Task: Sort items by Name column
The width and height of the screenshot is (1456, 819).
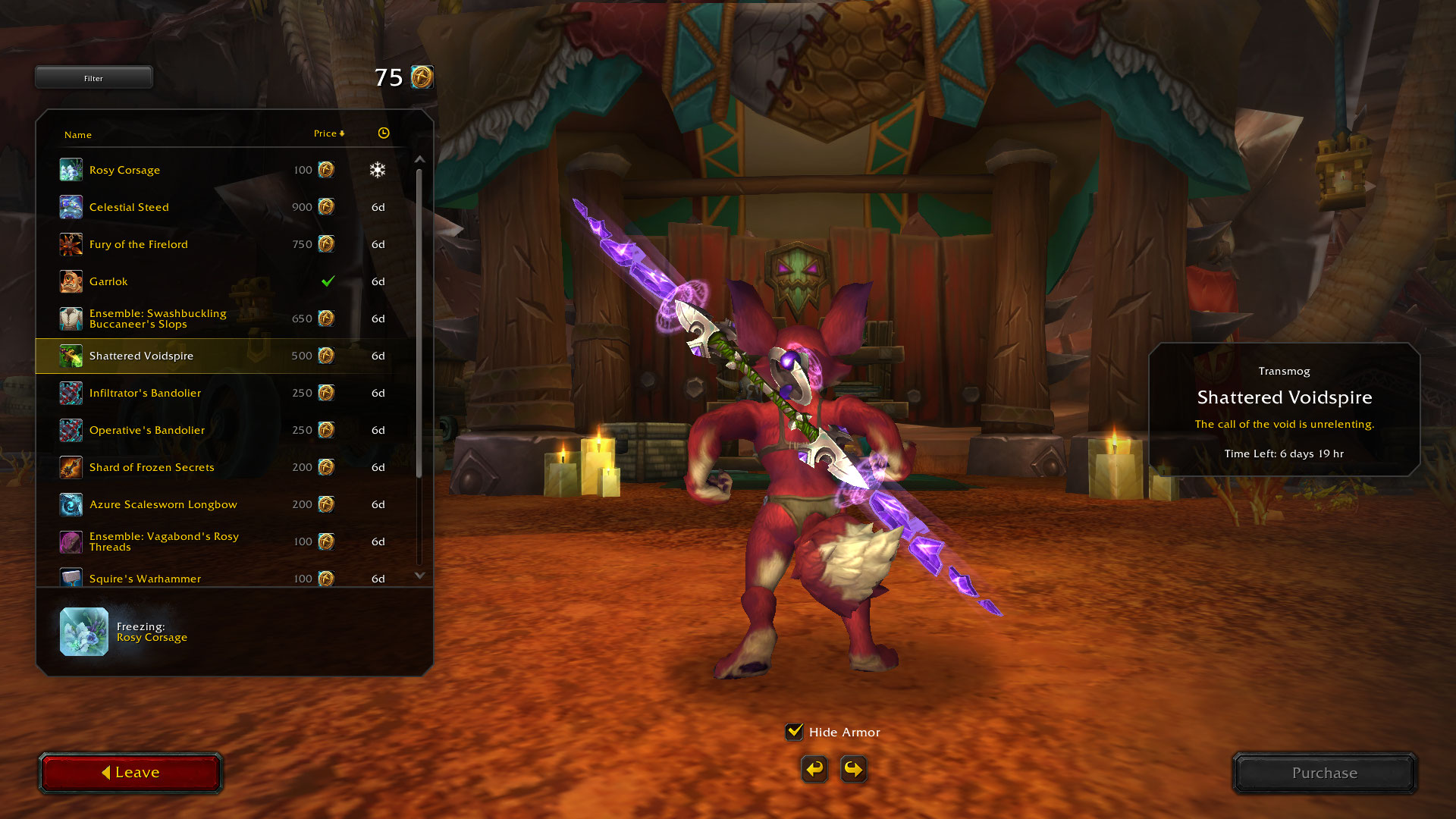Action: point(78,135)
